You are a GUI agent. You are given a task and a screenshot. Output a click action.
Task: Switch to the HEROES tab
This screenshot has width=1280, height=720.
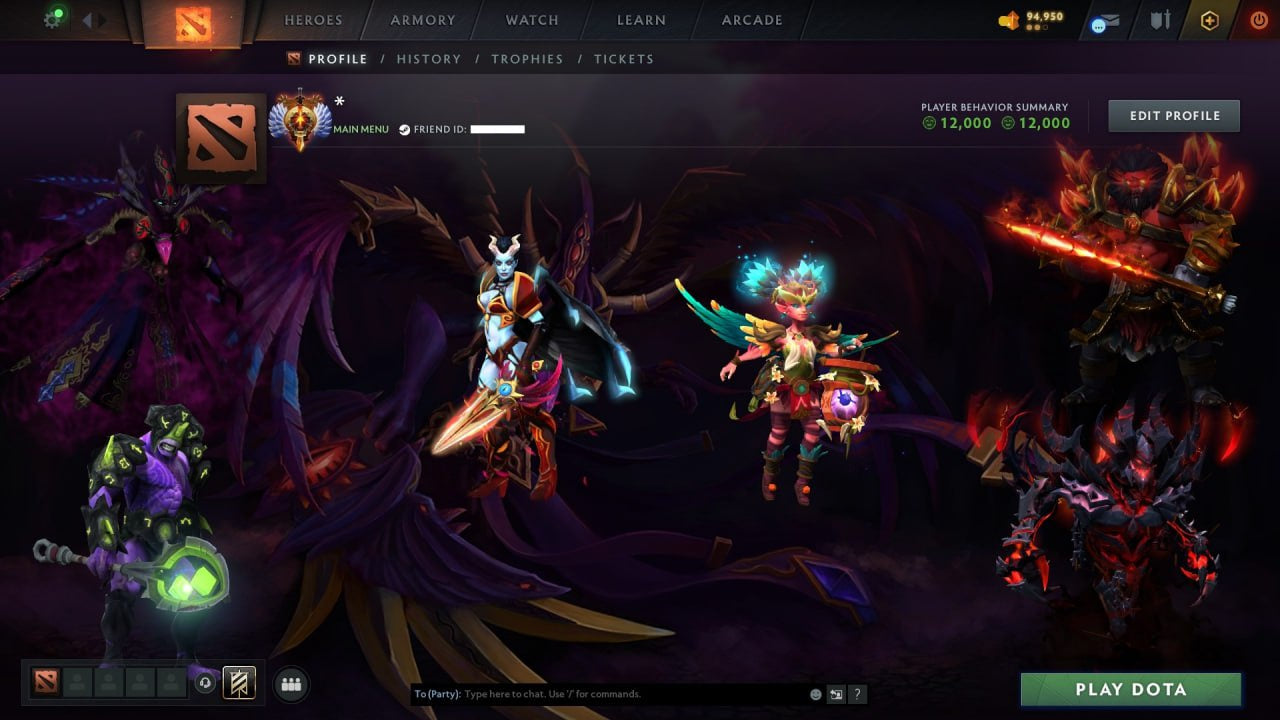313,19
